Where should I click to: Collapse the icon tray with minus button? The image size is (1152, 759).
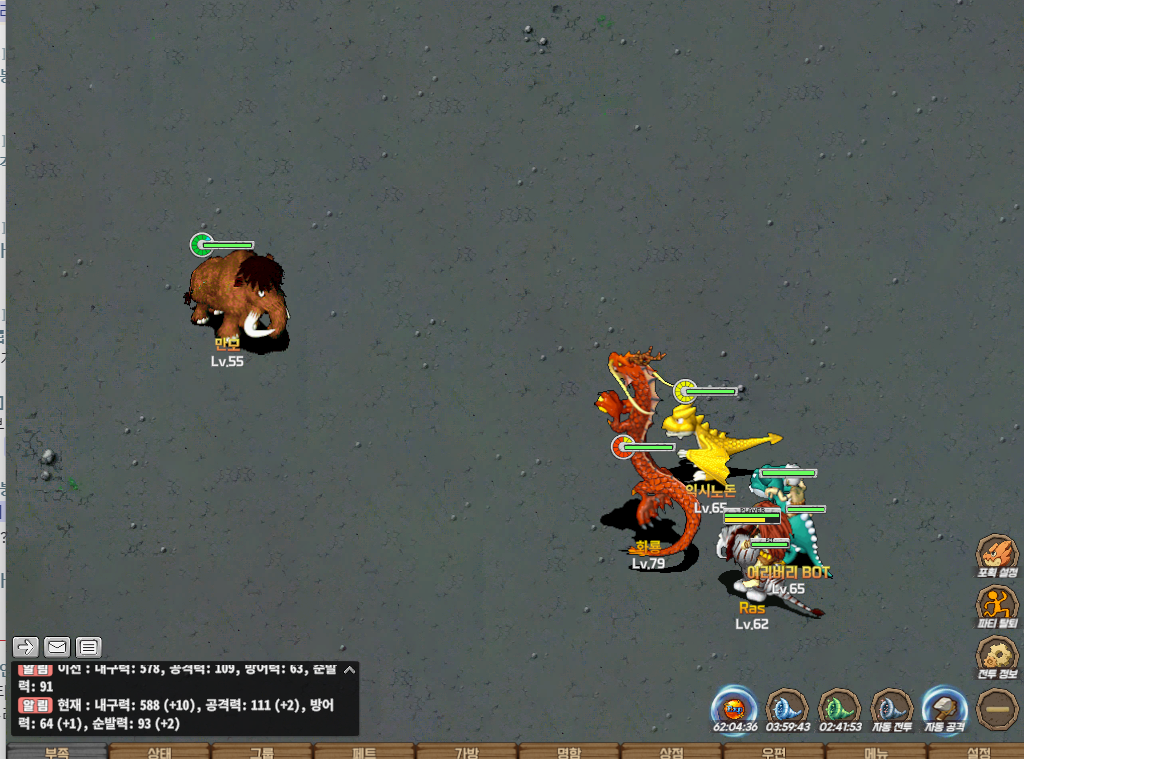(x=997, y=708)
